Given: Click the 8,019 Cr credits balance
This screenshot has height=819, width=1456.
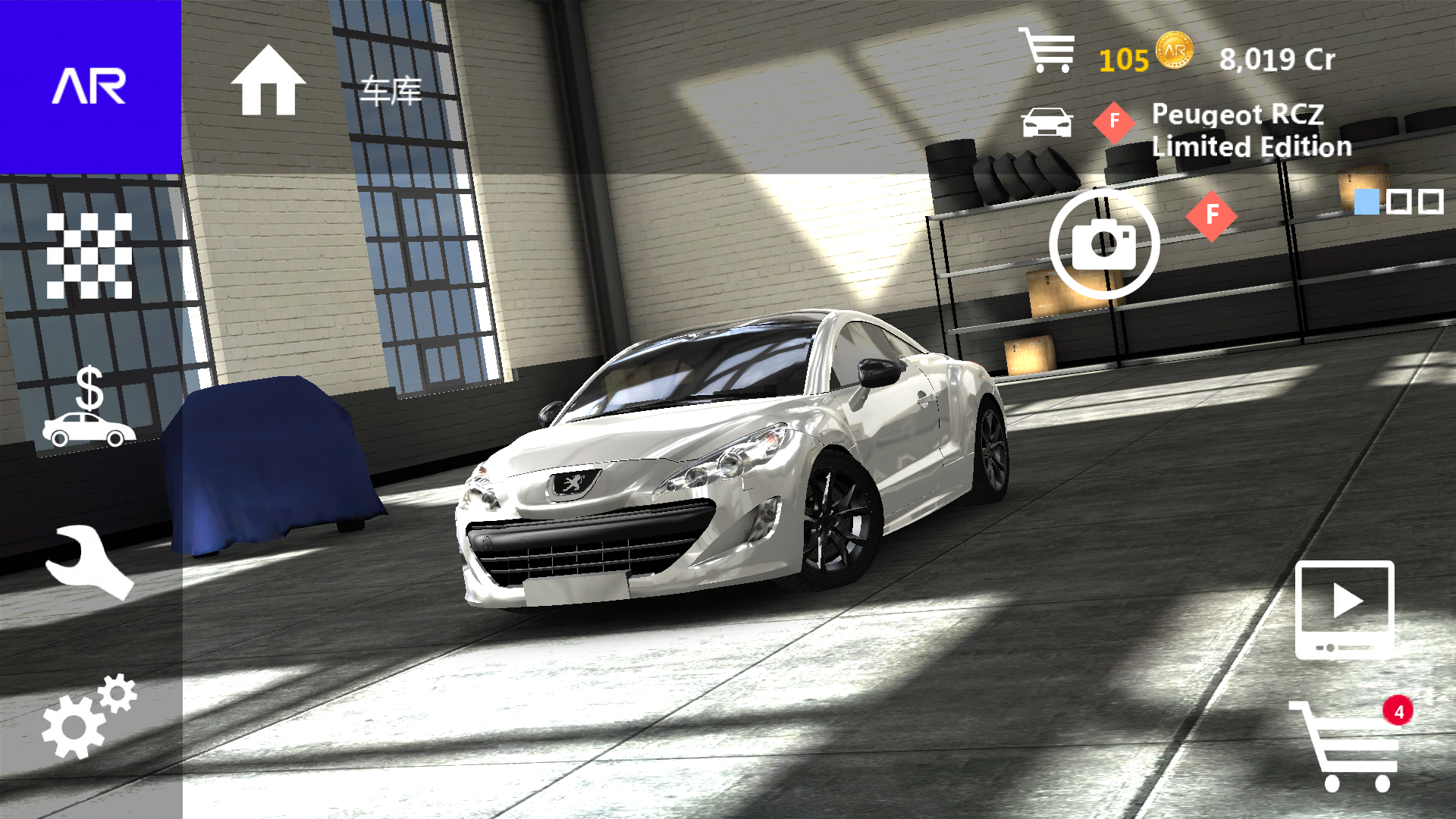Looking at the screenshot, I should pos(1278,59).
